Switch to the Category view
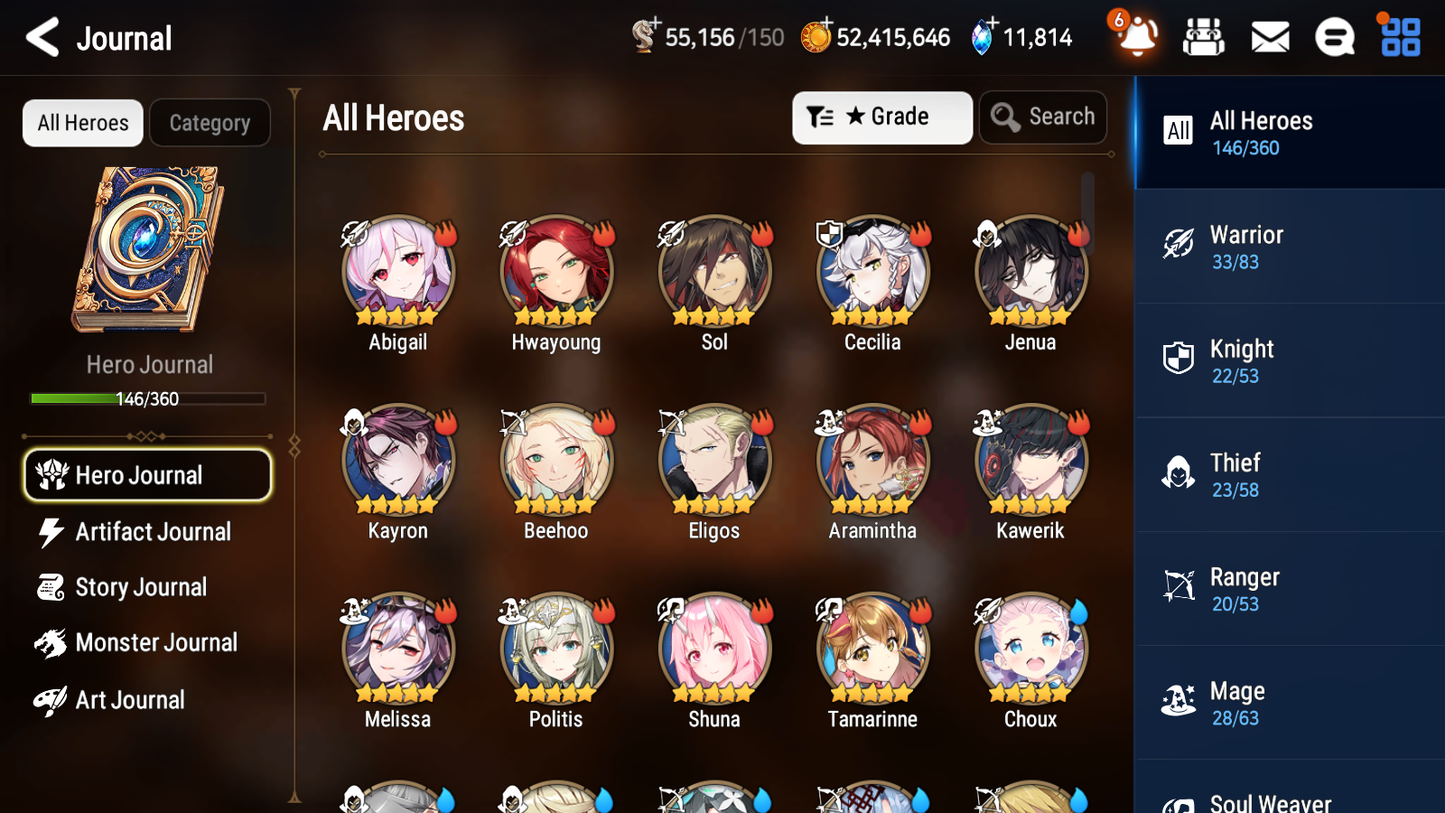Viewport: 1445px width, 813px height. point(210,123)
